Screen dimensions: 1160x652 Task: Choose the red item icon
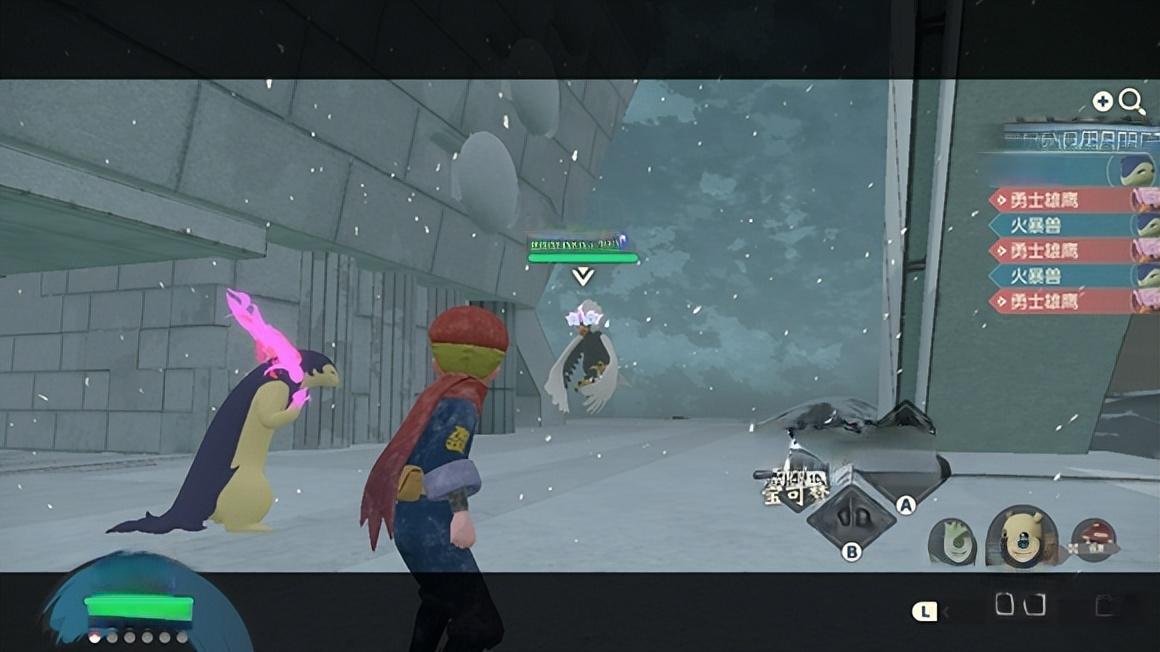[x=1093, y=540]
